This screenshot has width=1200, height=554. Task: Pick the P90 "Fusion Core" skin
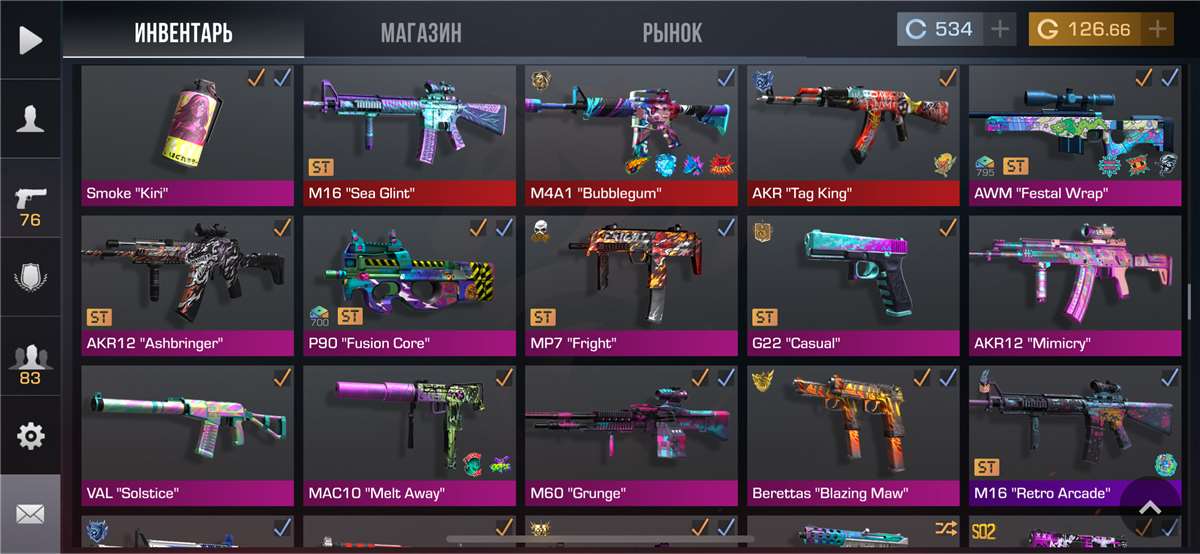tap(409, 280)
